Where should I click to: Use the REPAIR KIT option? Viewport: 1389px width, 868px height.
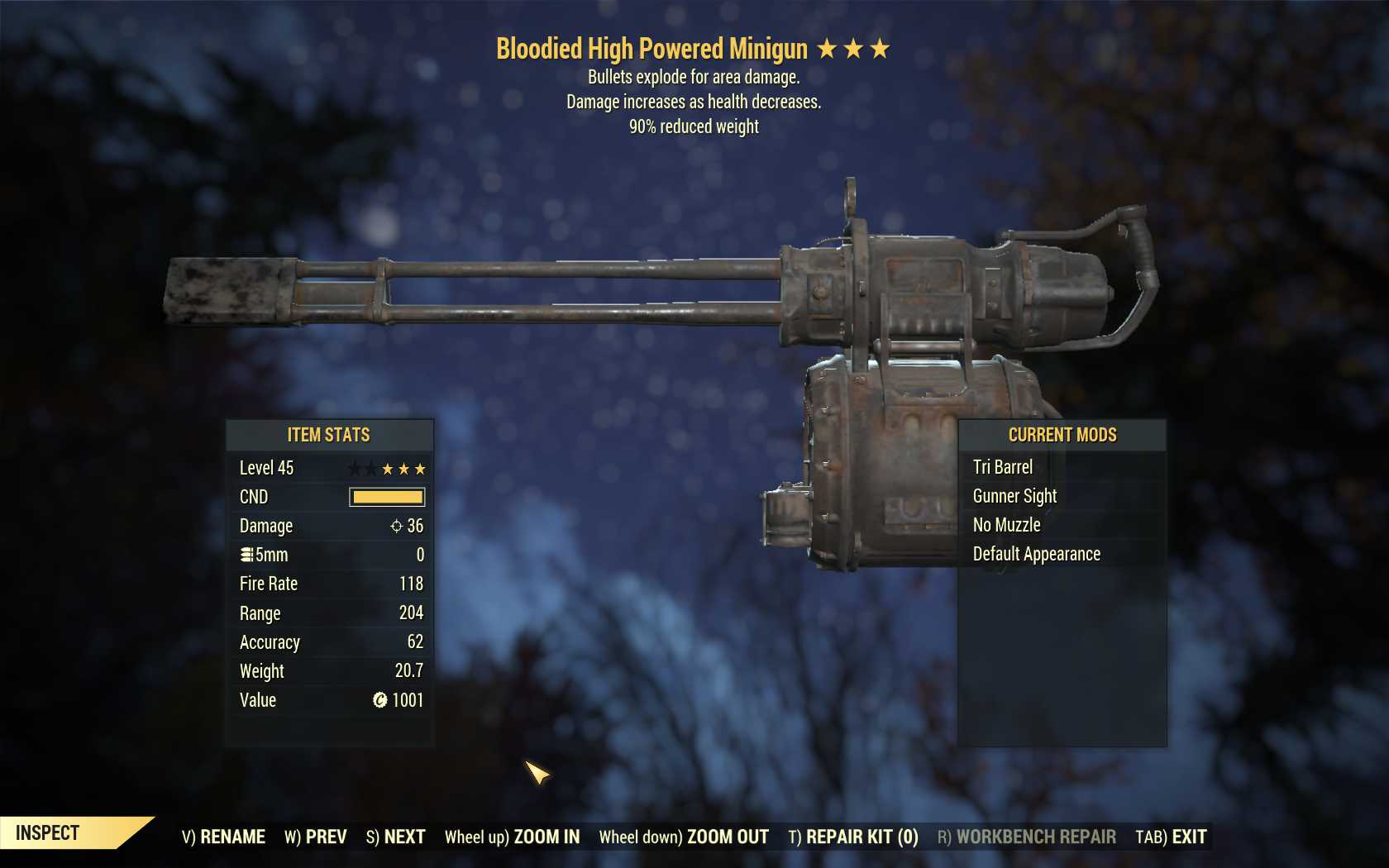[853, 837]
